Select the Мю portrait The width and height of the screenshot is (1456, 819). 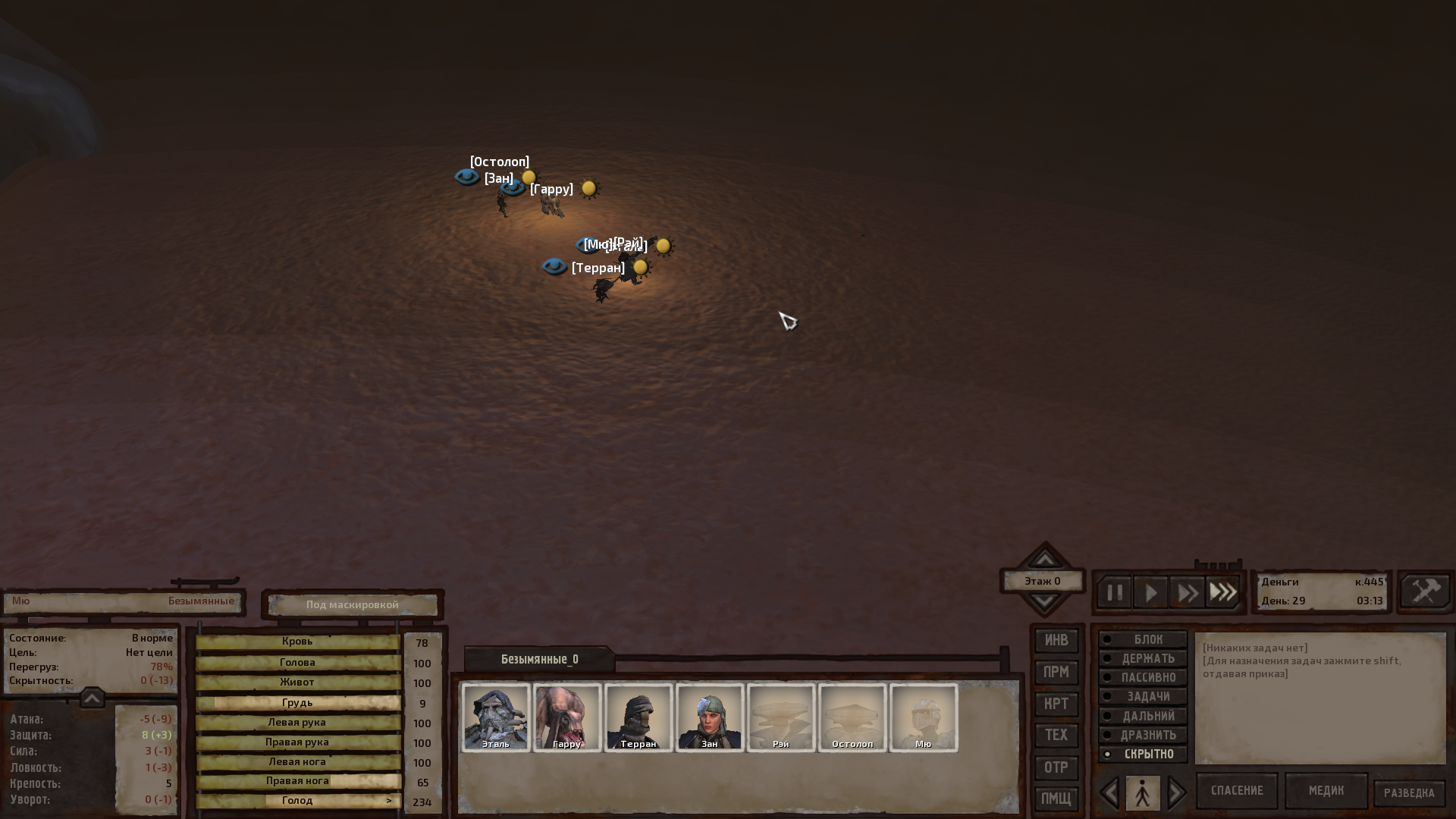point(924,717)
